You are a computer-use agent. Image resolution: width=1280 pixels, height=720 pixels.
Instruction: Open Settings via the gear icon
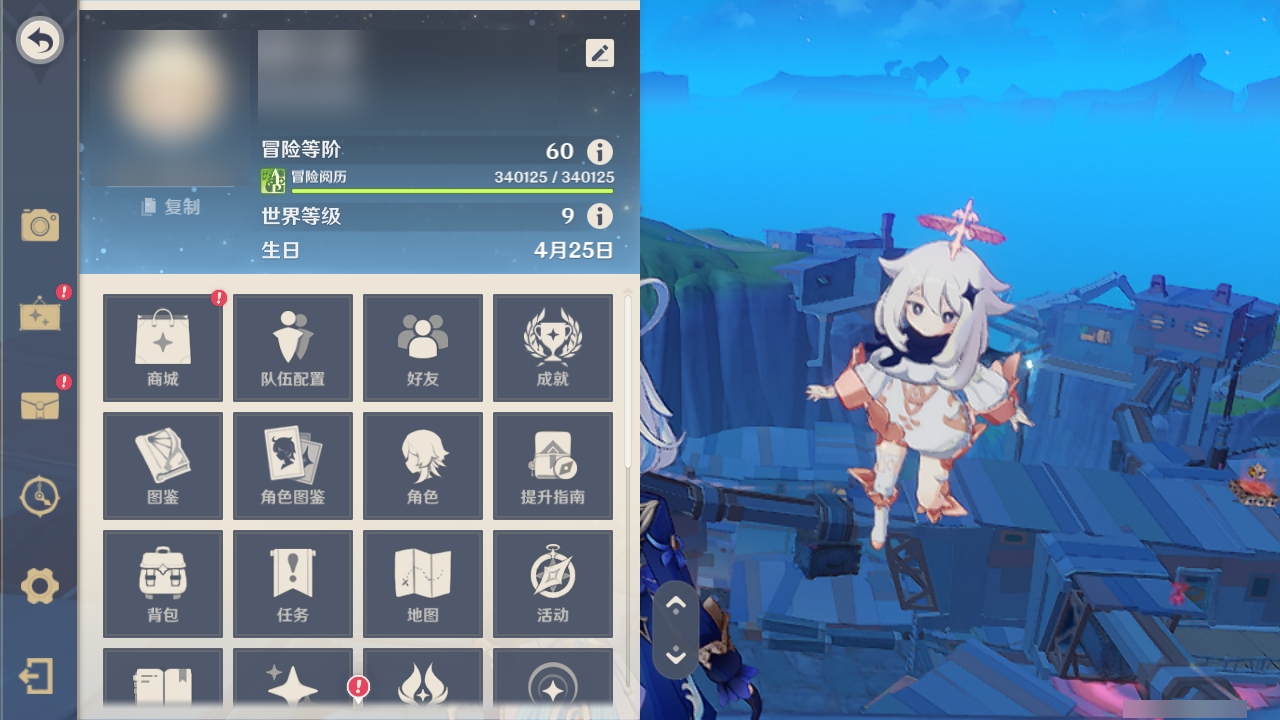pos(40,588)
